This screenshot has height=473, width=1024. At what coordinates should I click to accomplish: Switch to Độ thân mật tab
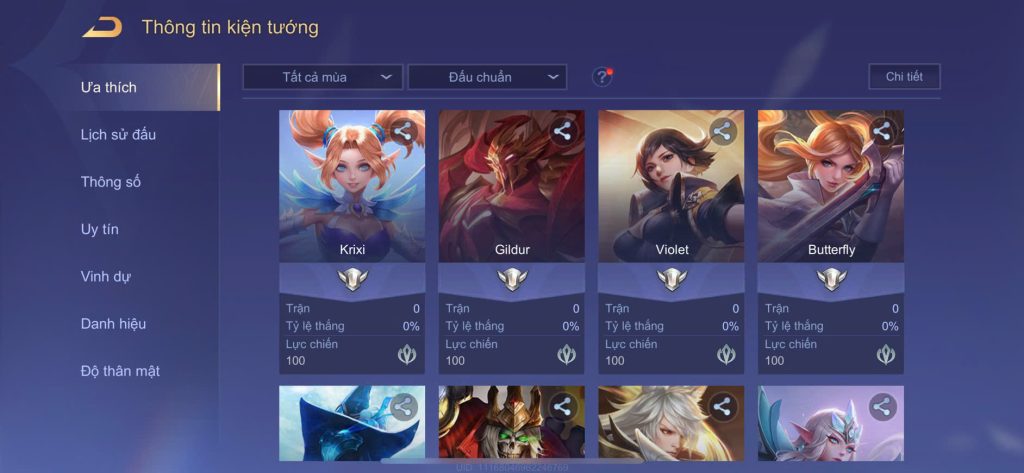click(120, 371)
